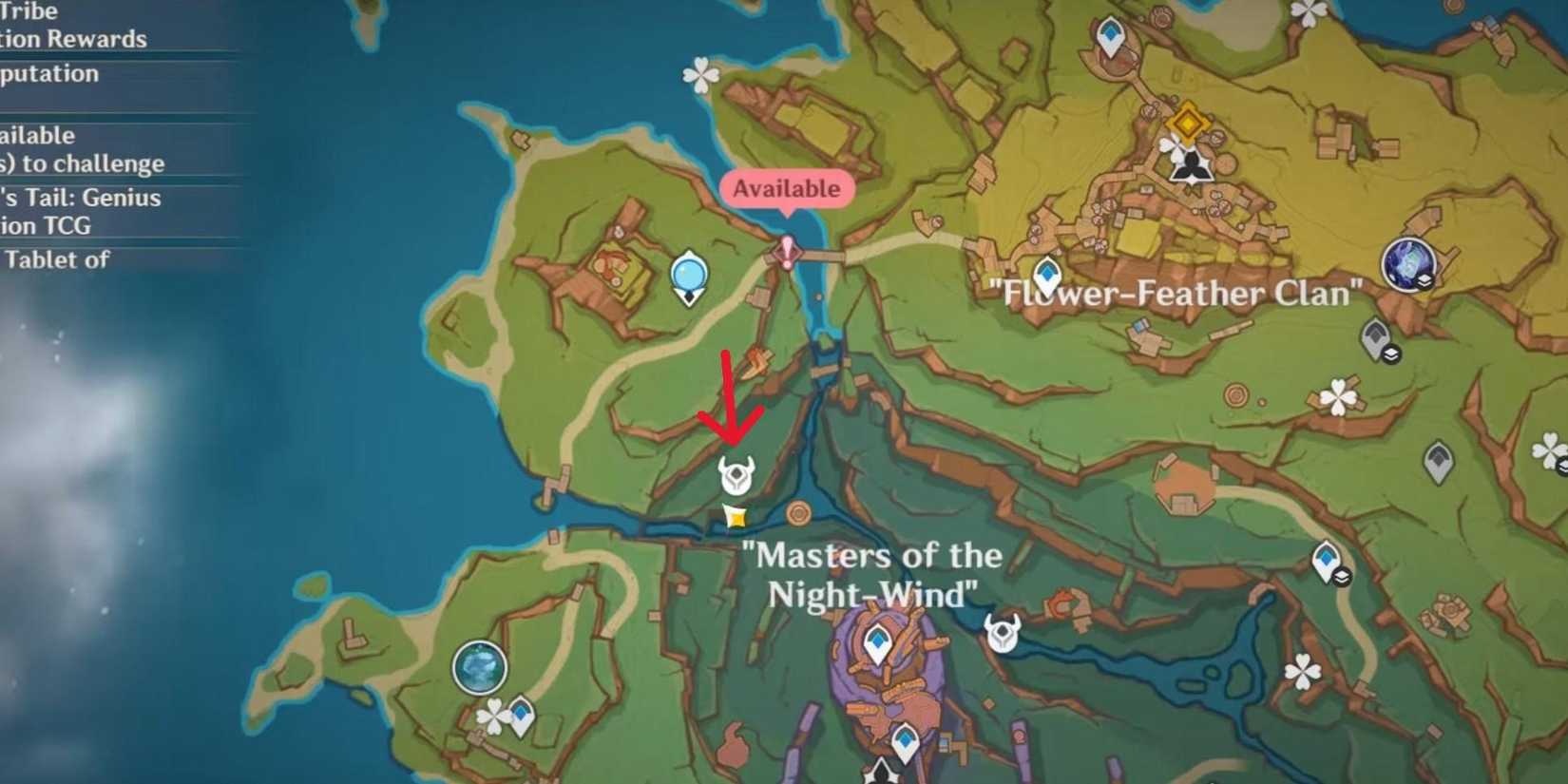The image size is (1568, 784).
Task: Open the dark blue domain circle east of Flower-Feather Clan
Action: pyautogui.click(x=1408, y=263)
